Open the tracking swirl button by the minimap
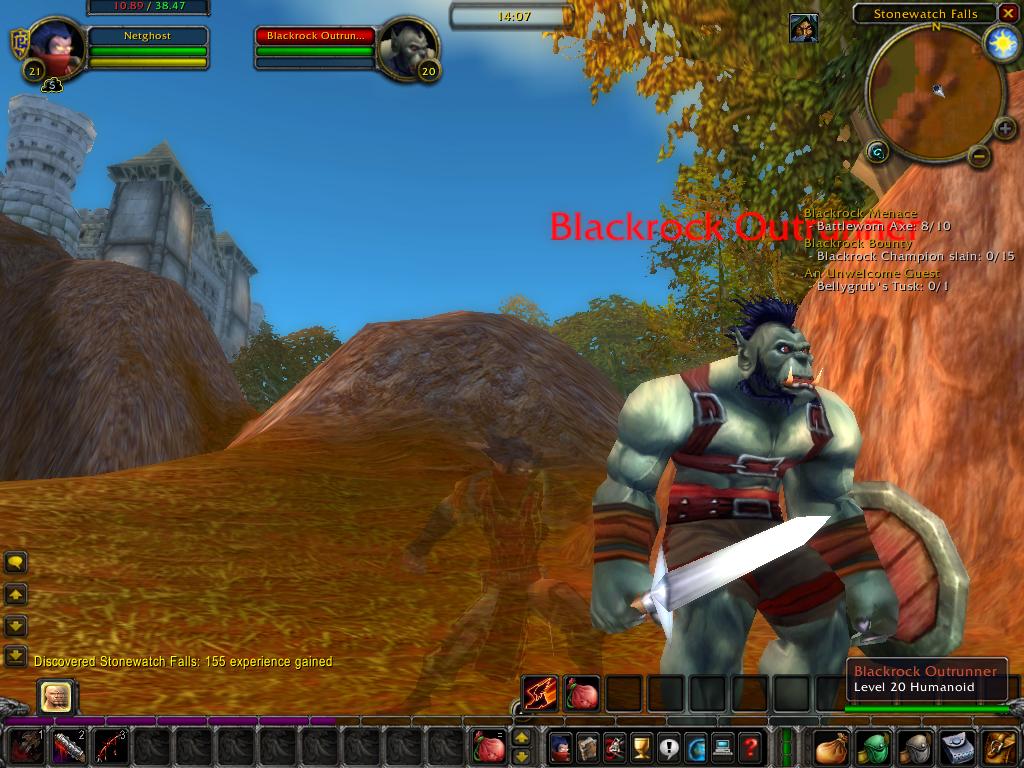This screenshot has width=1024, height=768. tap(878, 152)
